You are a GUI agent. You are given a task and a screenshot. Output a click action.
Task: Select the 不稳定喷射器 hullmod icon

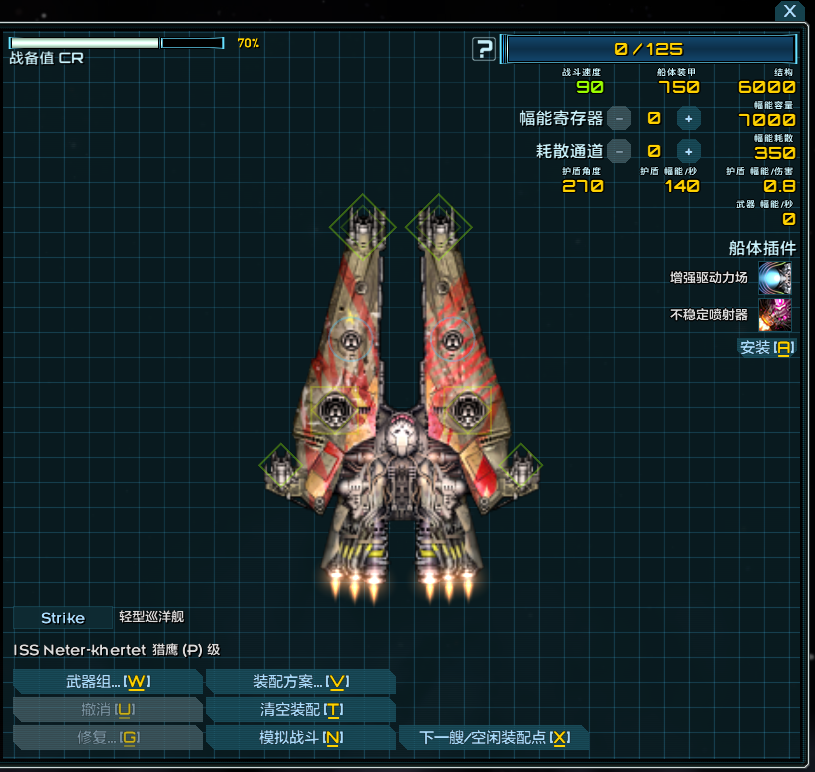[775, 314]
